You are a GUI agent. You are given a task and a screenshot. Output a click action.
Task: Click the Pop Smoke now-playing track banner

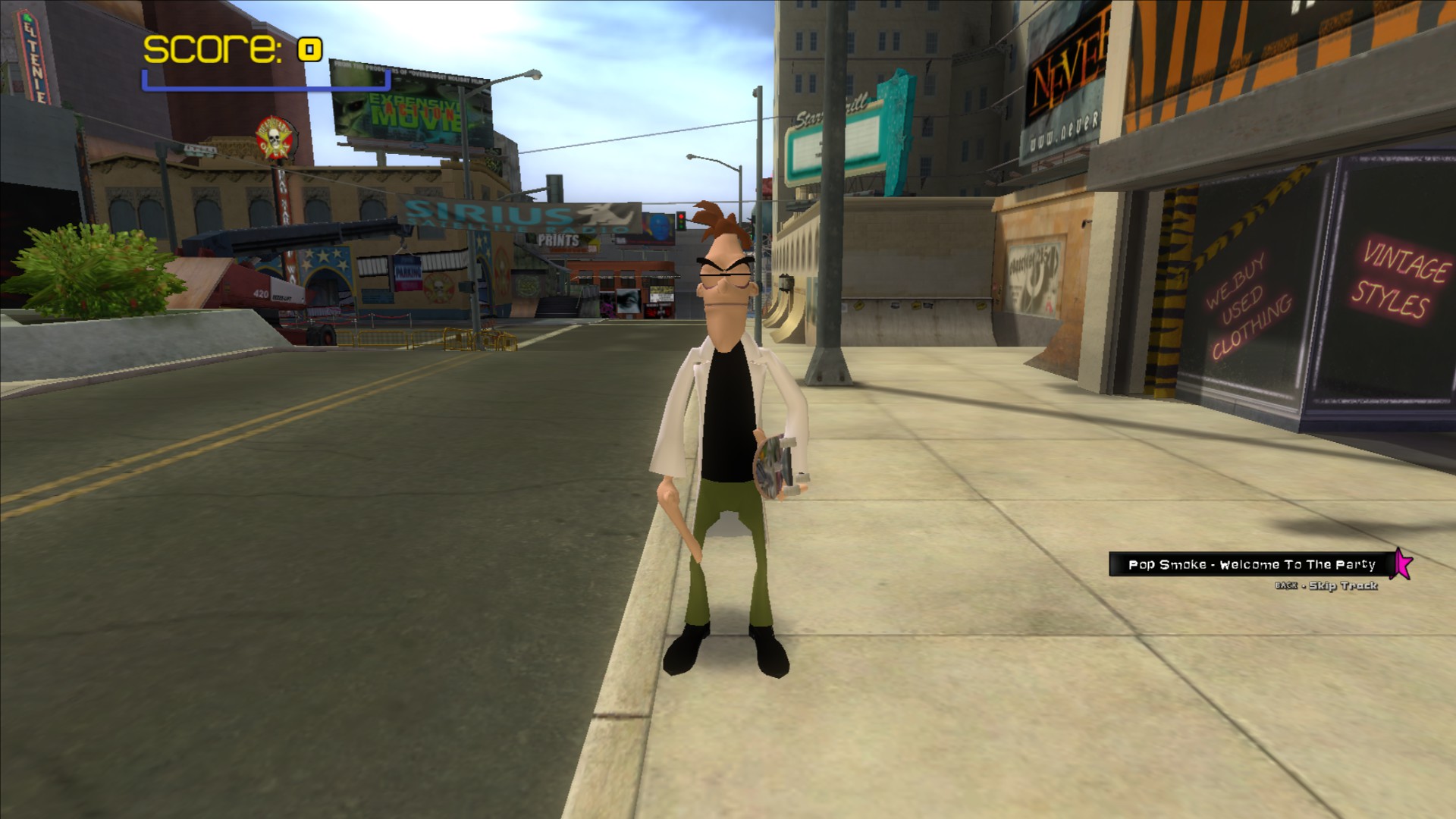click(1251, 564)
